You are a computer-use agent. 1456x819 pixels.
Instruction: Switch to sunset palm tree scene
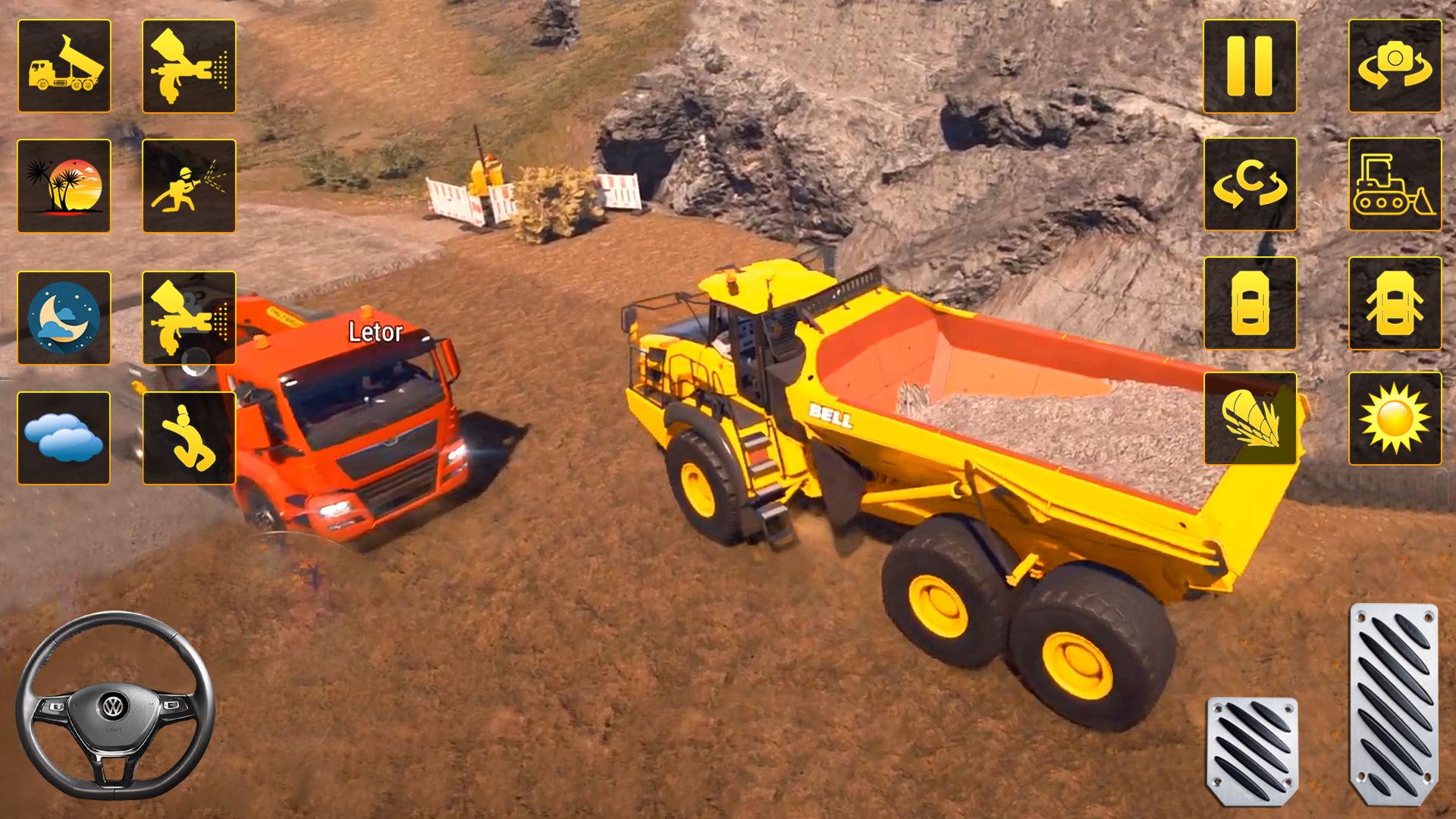coord(64,186)
